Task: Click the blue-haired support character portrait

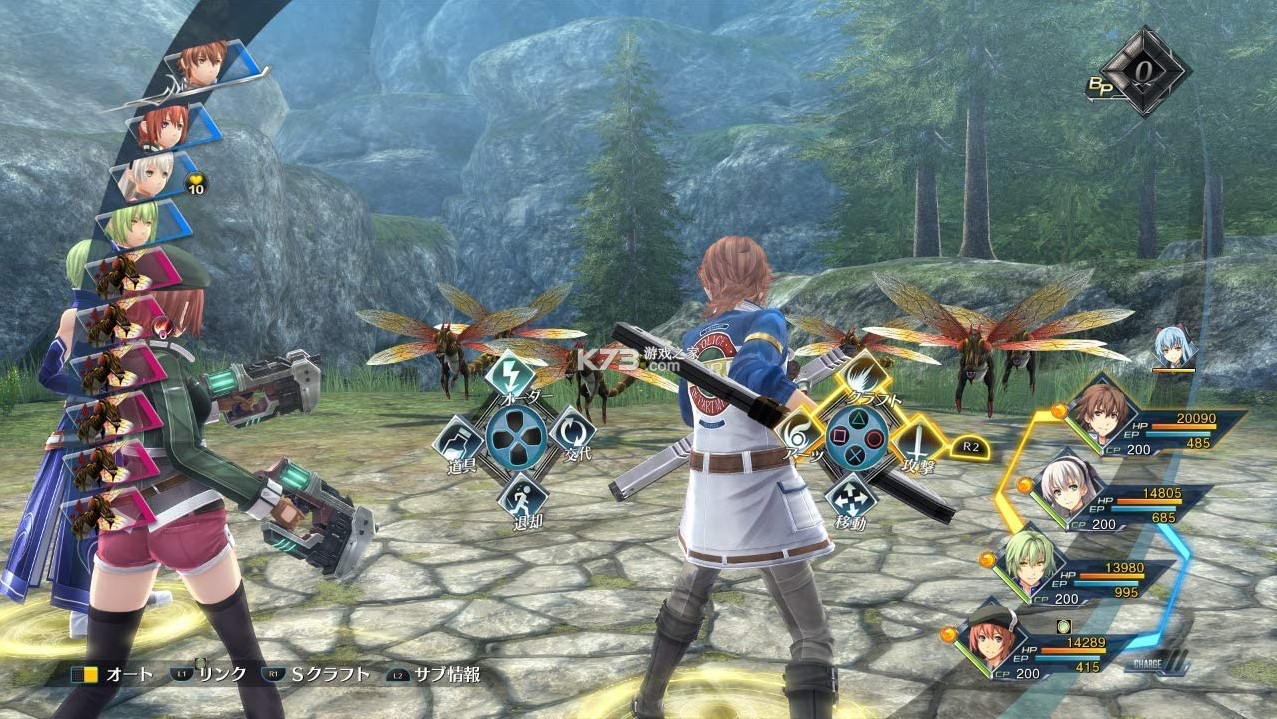Action: tap(1173, 346)
